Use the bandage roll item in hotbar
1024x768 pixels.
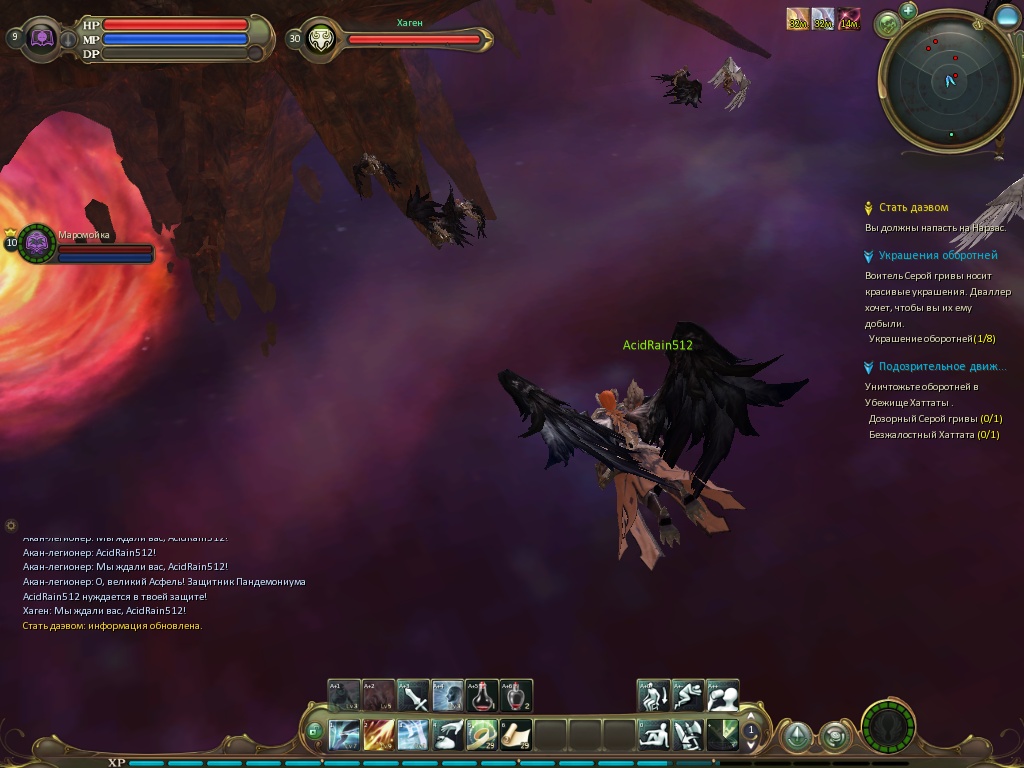(482, 735)
